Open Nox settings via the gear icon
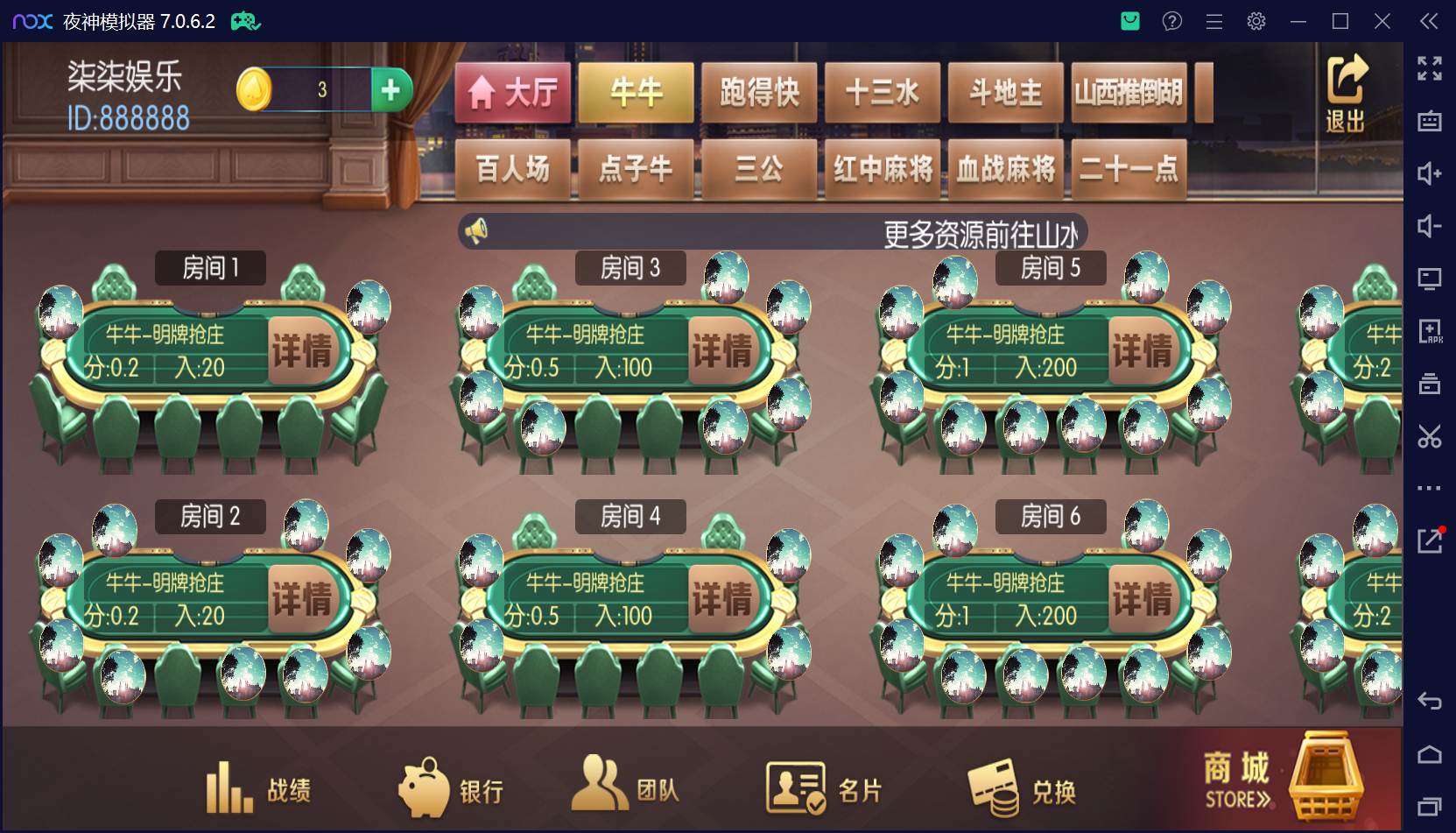The image size is (1456, 833). pos(1256,21)
